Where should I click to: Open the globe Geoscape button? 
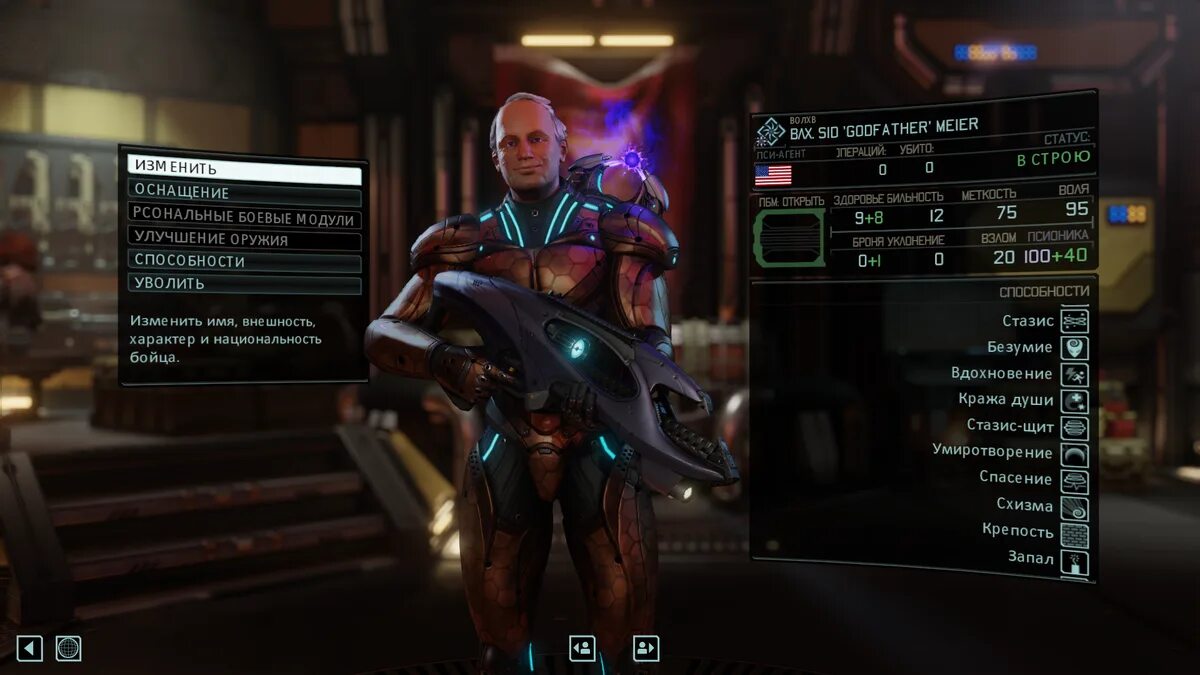(x=68, y=648)
